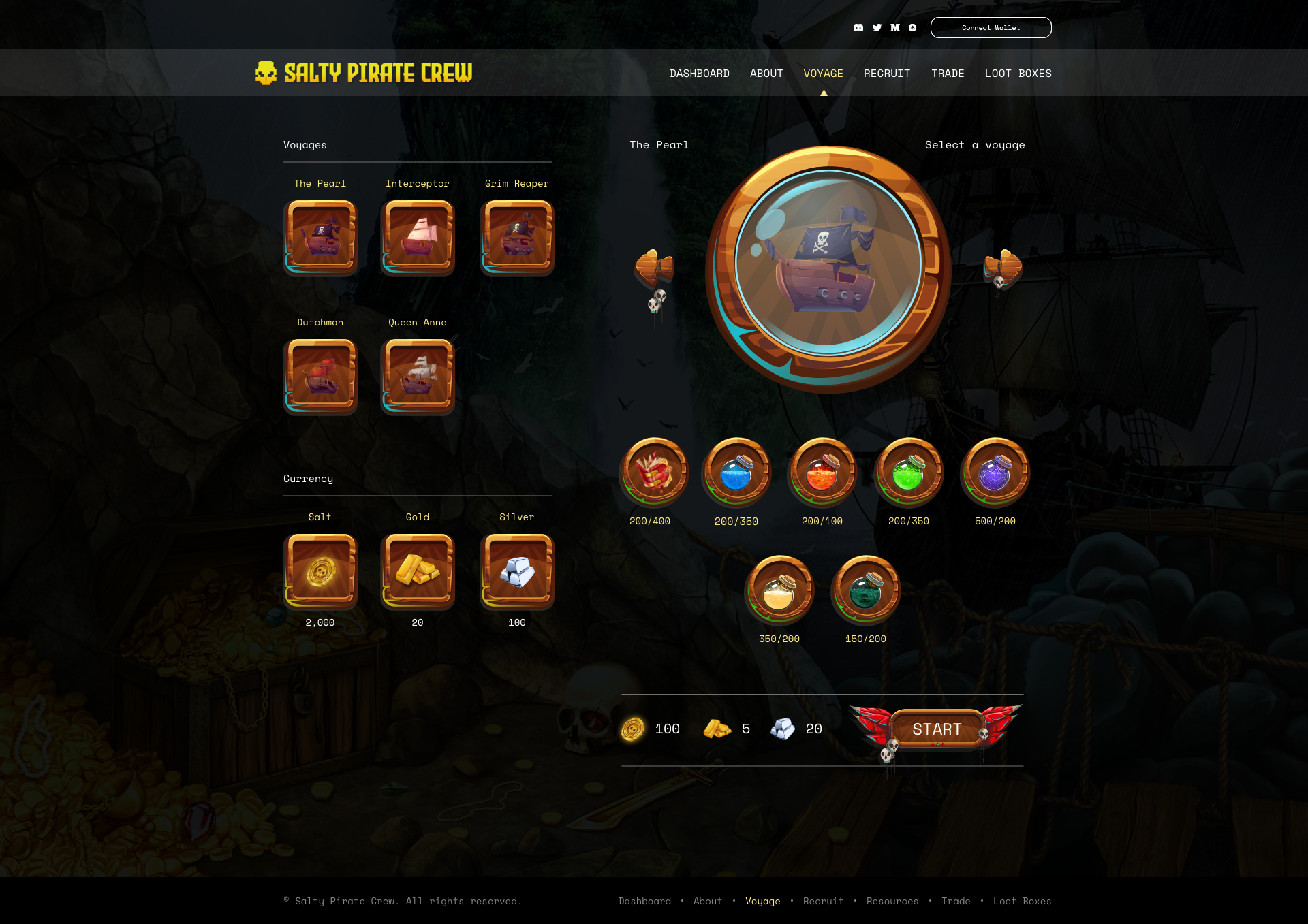
Task: Open the Twitter link icon
Action: pos(877,28)
